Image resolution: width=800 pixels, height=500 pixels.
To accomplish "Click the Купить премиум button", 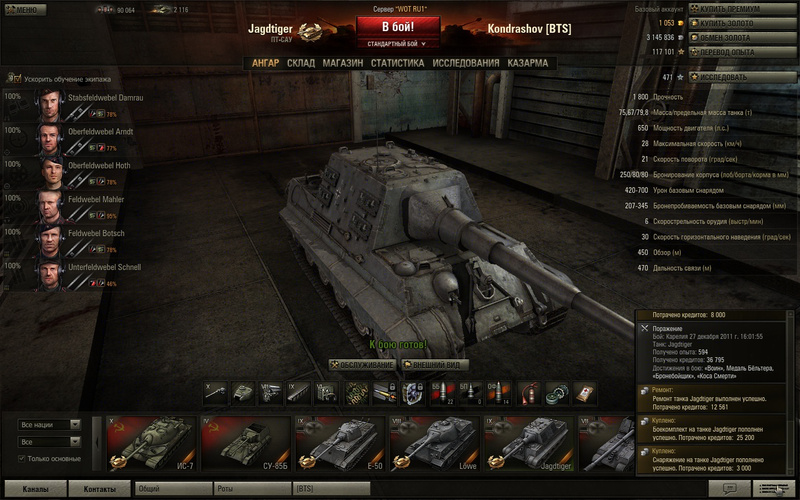I will pyautogui.click(x=737, y=9).
